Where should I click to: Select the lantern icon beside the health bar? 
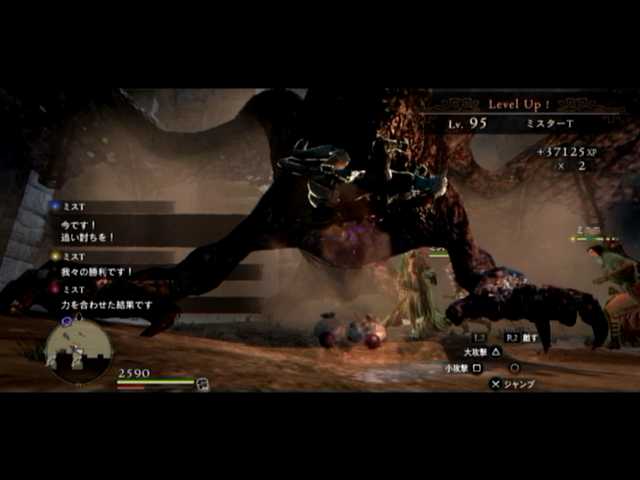(x=203, y=383)
